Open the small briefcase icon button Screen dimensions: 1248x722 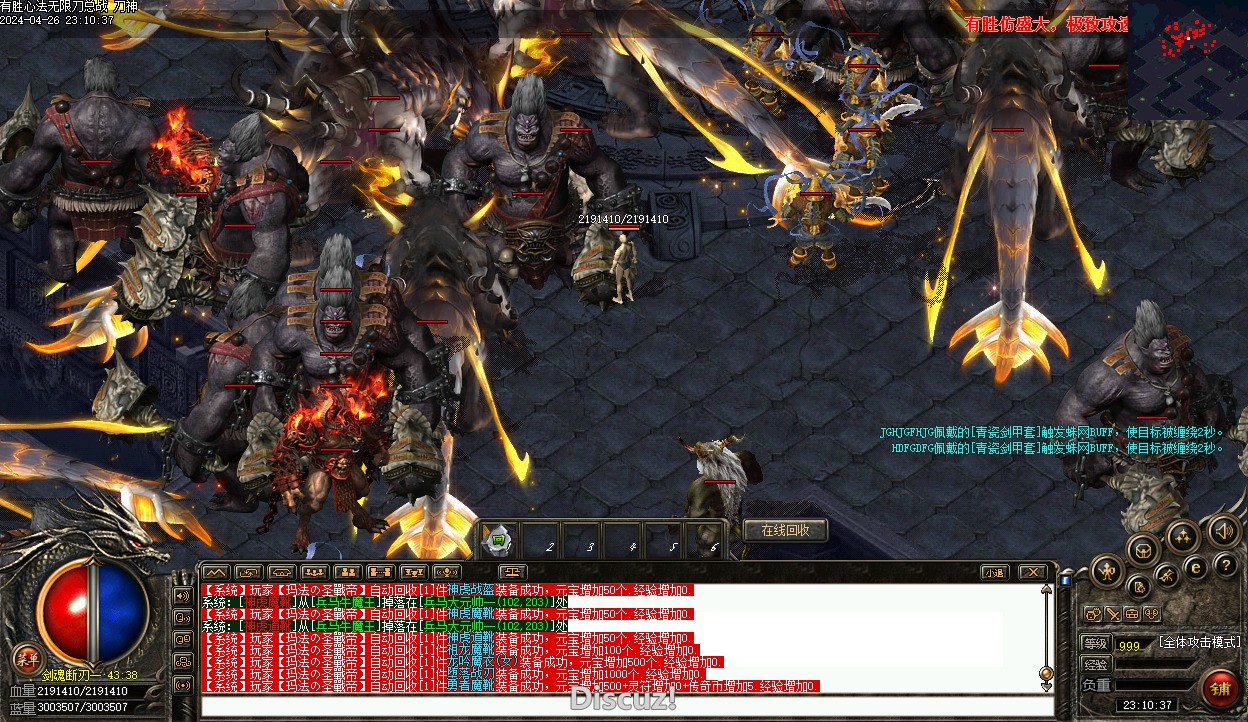coord(1131,614)
